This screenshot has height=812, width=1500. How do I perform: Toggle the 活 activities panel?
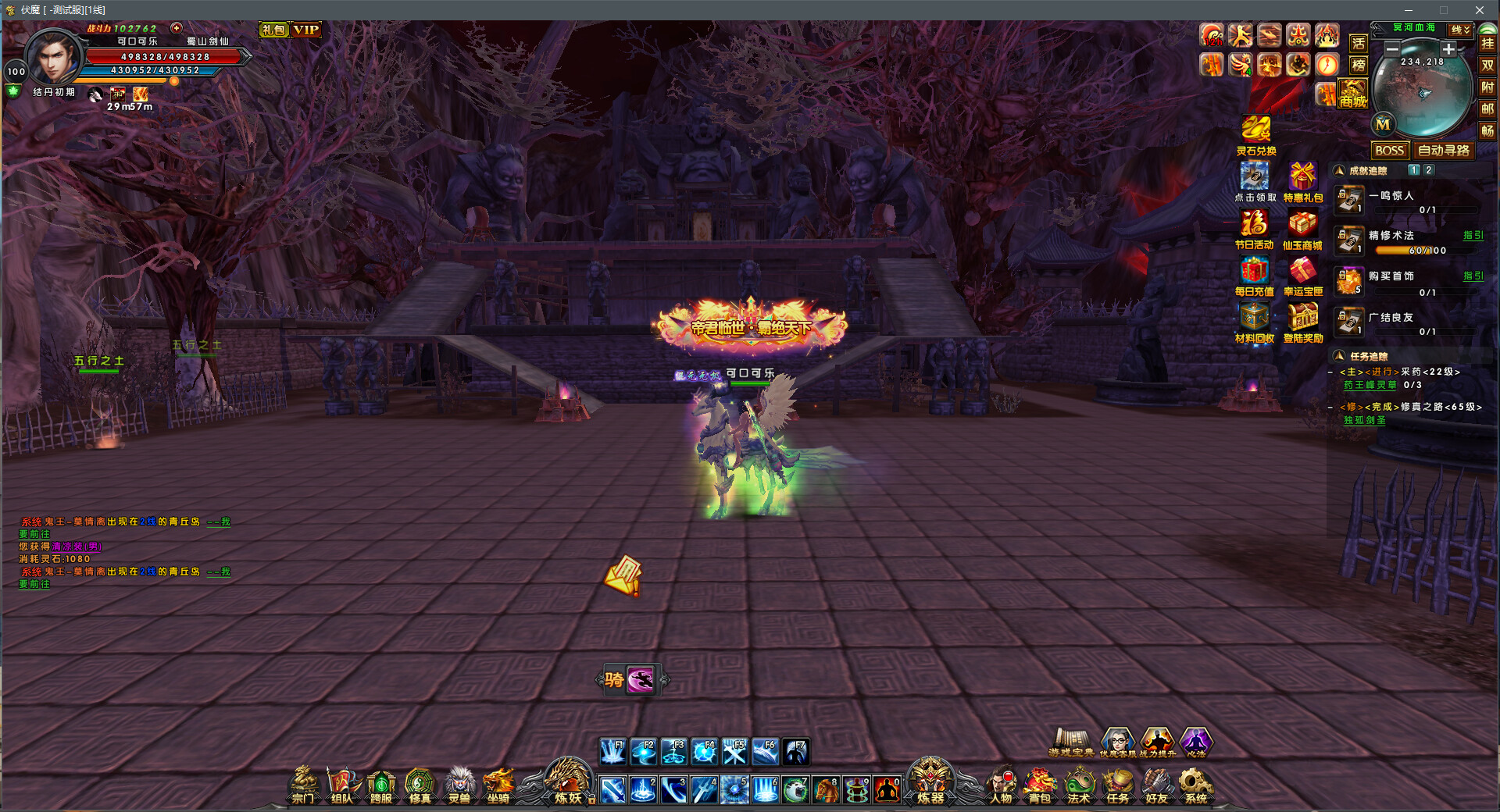pyautogui.click(x=1359, y=45)
